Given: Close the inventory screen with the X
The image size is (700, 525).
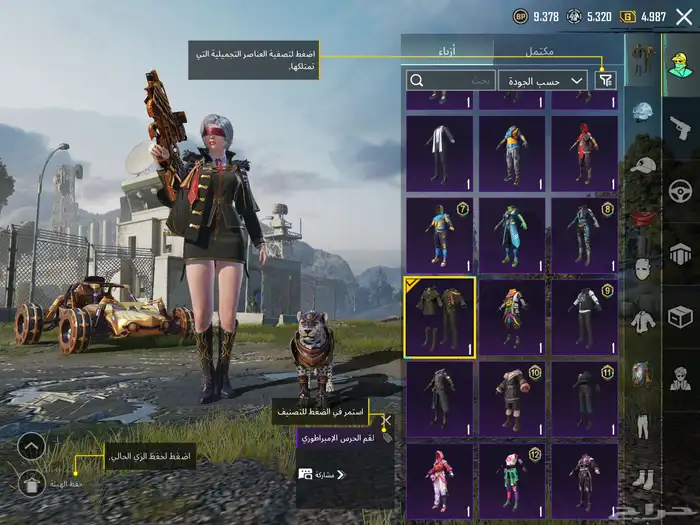Looking at the screenshot, I should 684,17.
